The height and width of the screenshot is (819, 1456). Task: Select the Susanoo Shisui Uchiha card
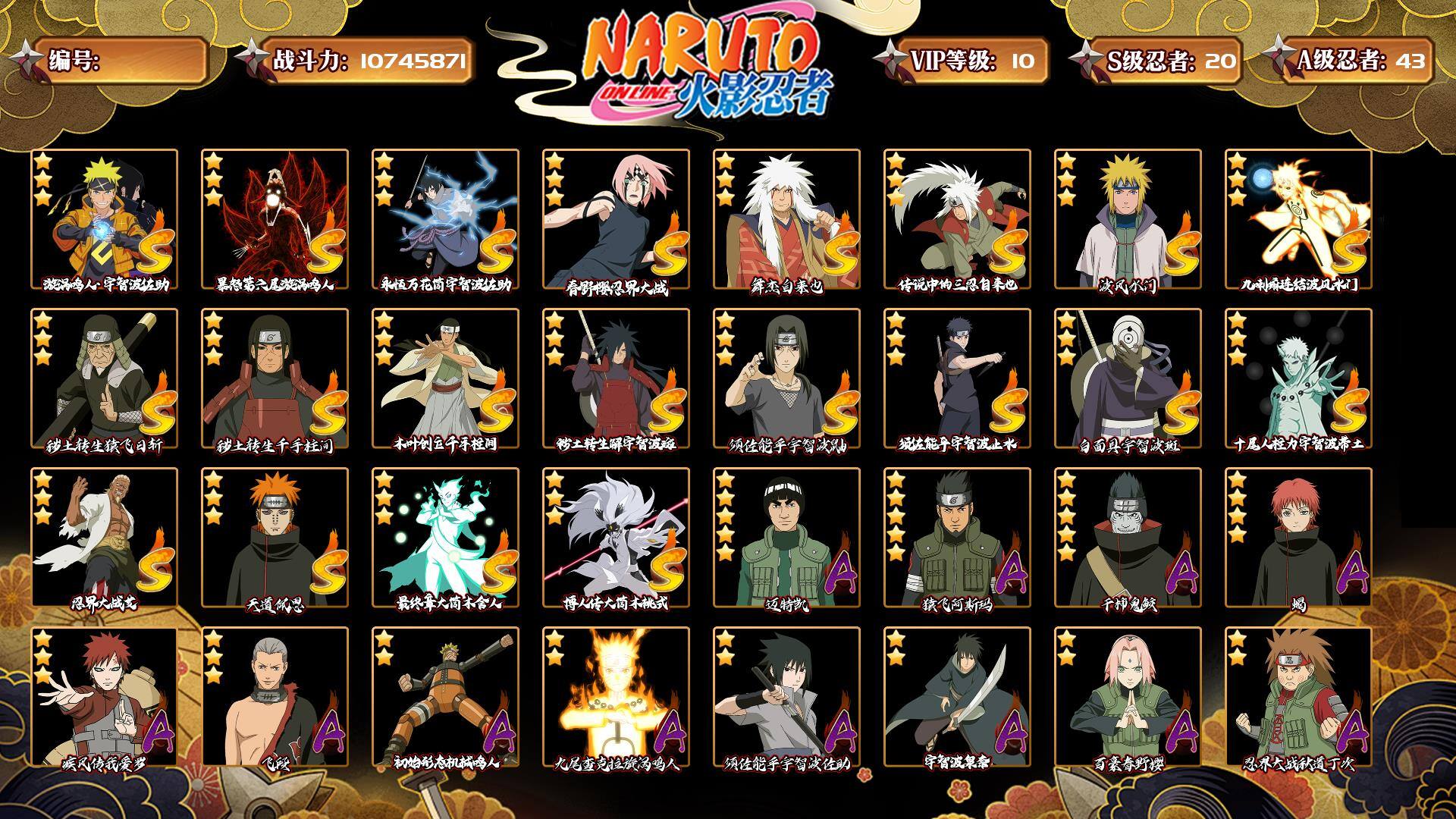click(957, 378)
